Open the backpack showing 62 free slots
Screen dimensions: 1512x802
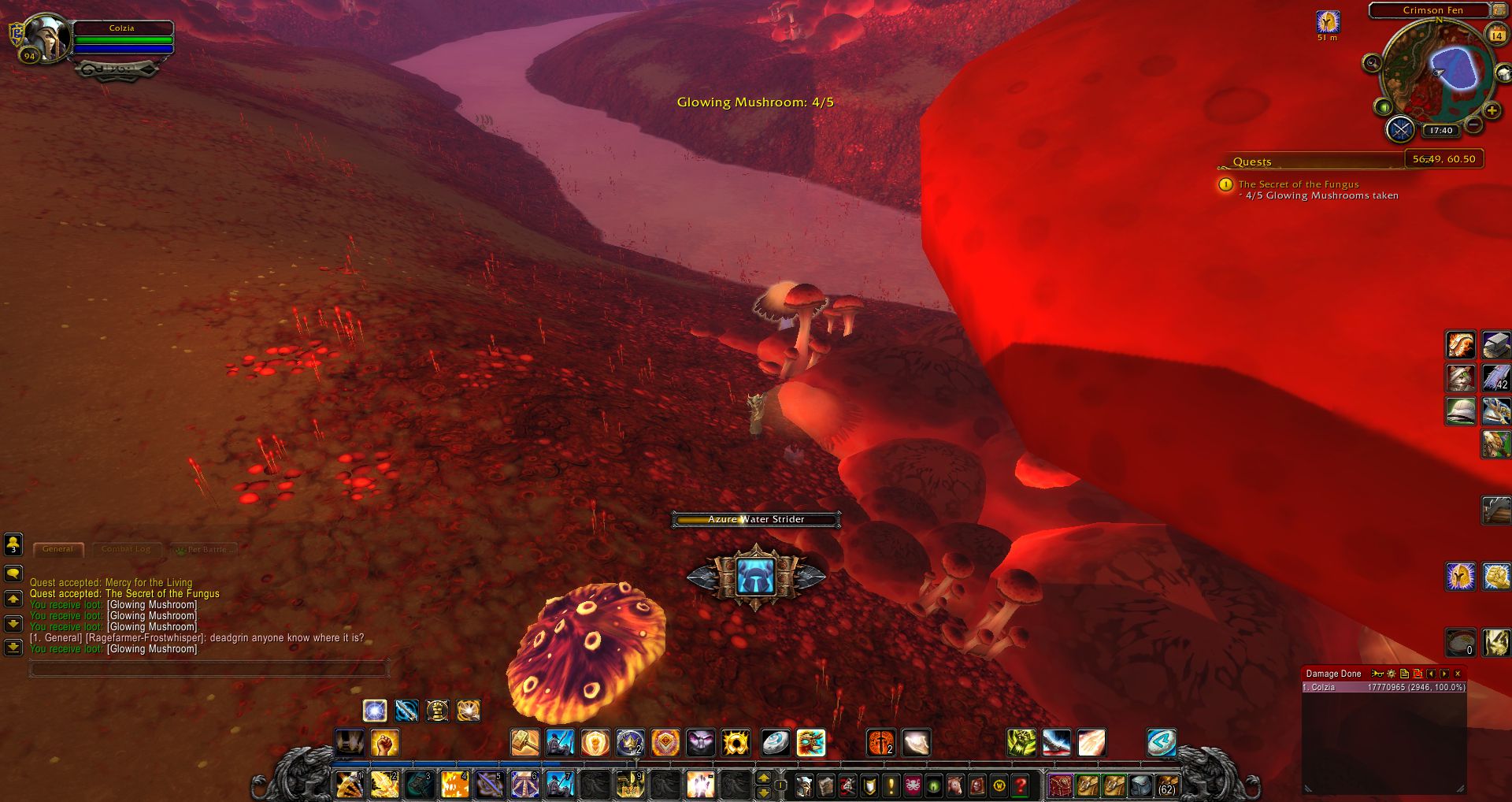1166,785
